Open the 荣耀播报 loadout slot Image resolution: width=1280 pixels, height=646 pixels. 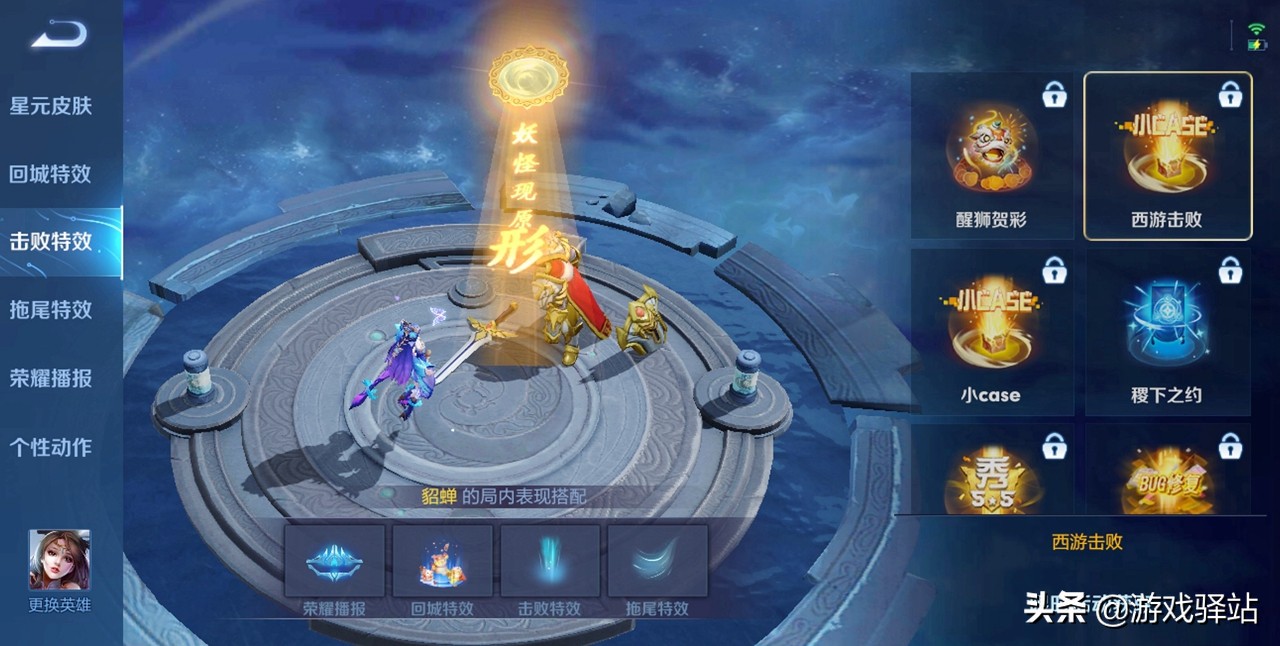point(335,561)
